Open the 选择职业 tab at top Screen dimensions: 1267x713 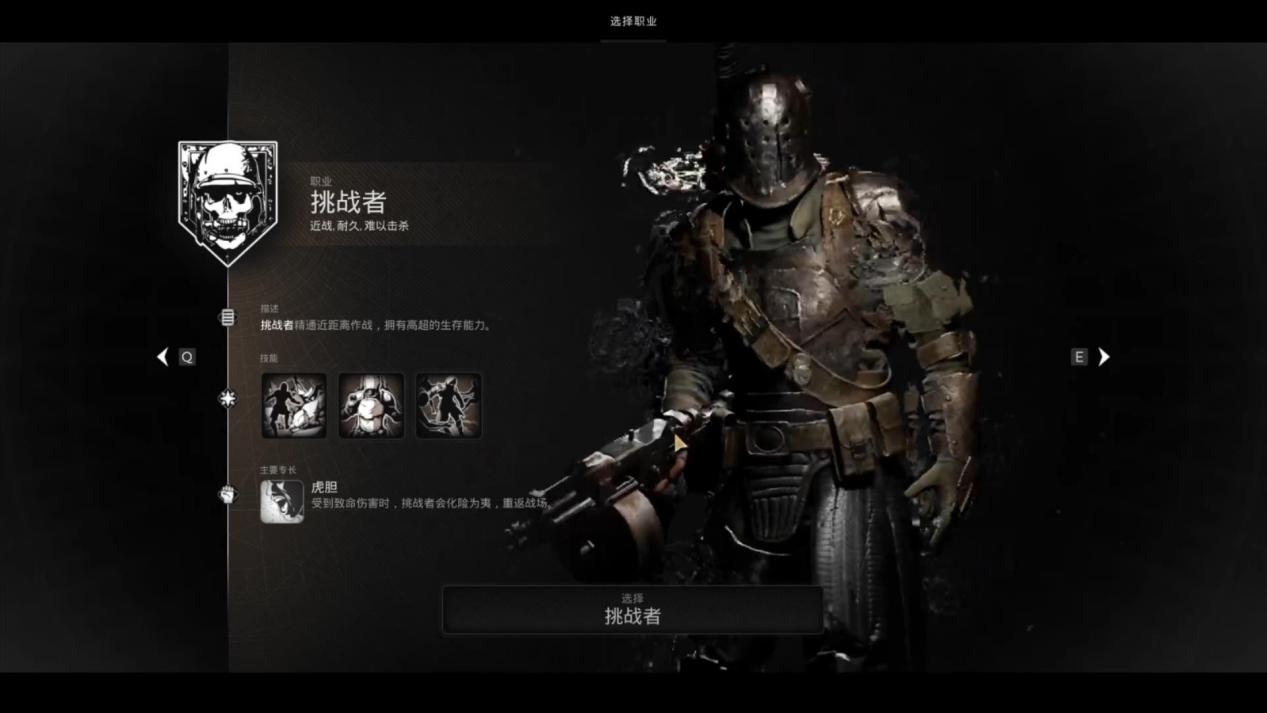pos(633,21)
